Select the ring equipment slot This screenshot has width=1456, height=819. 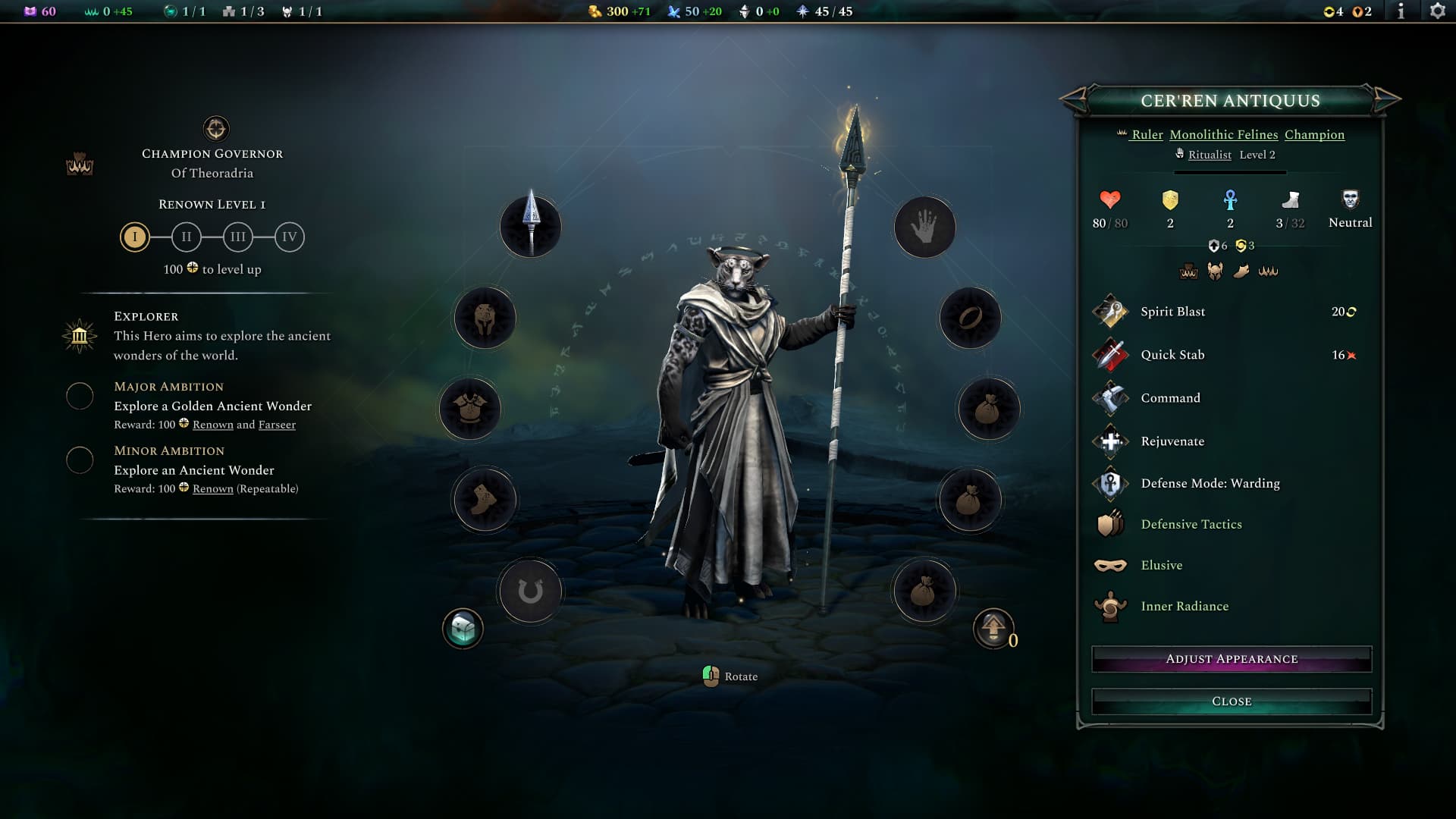tap(970, 318)
